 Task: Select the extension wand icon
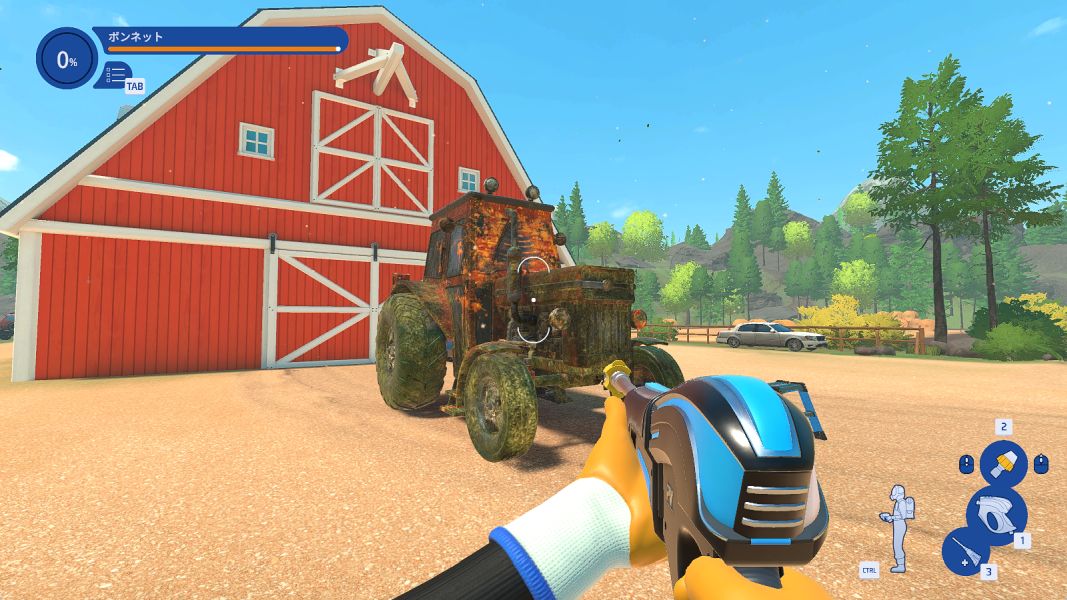[x=966, y=553]
